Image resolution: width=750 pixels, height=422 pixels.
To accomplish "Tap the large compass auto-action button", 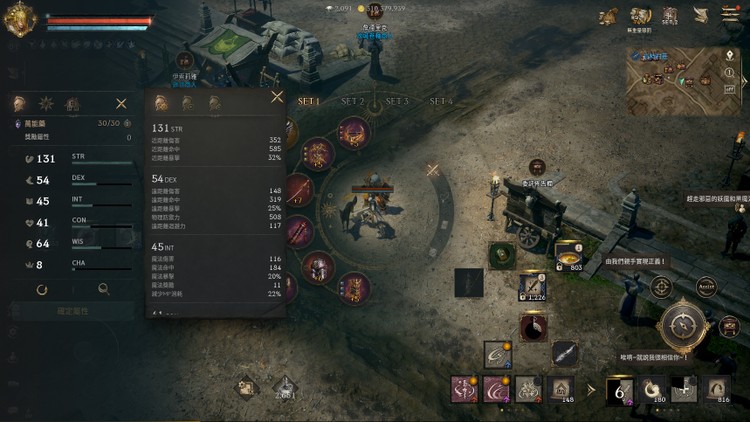I will [684, 327].
